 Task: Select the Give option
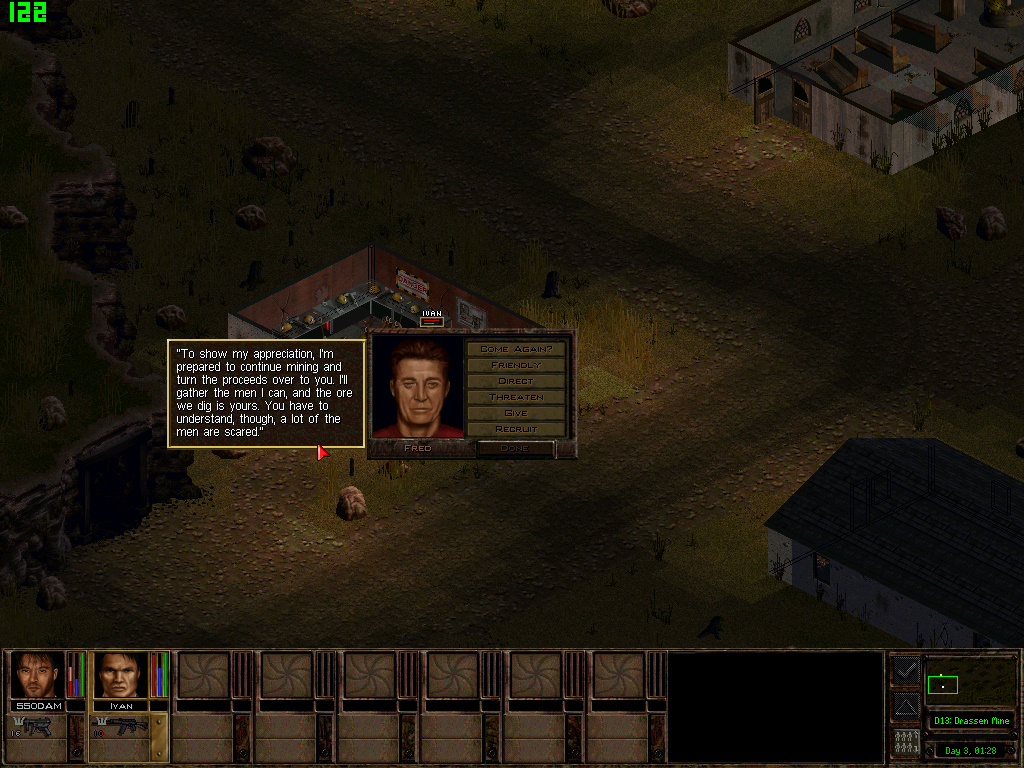(x=516, y=413)
